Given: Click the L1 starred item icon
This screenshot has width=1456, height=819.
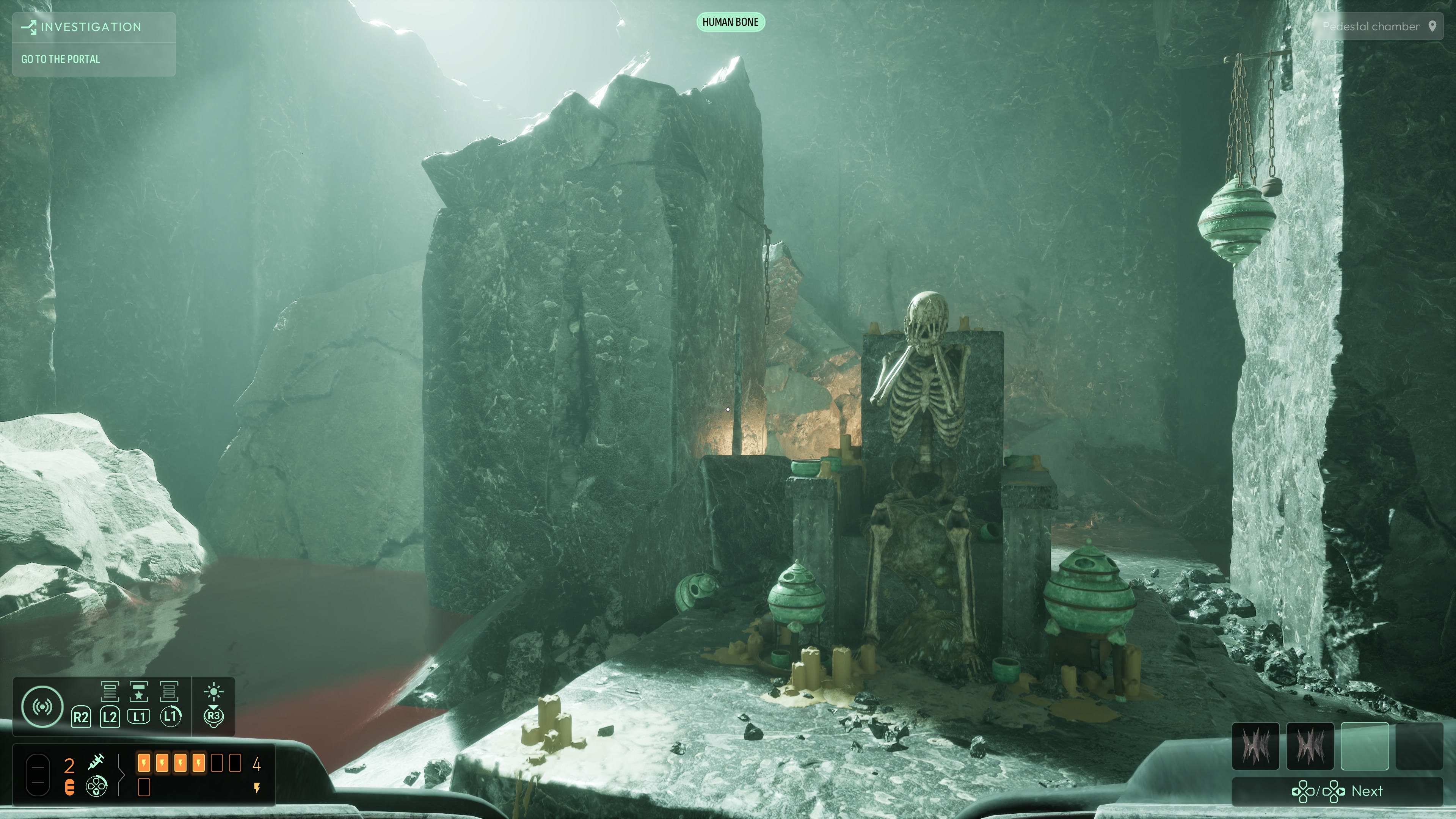Looking at the screenshot, I should 139,692.
